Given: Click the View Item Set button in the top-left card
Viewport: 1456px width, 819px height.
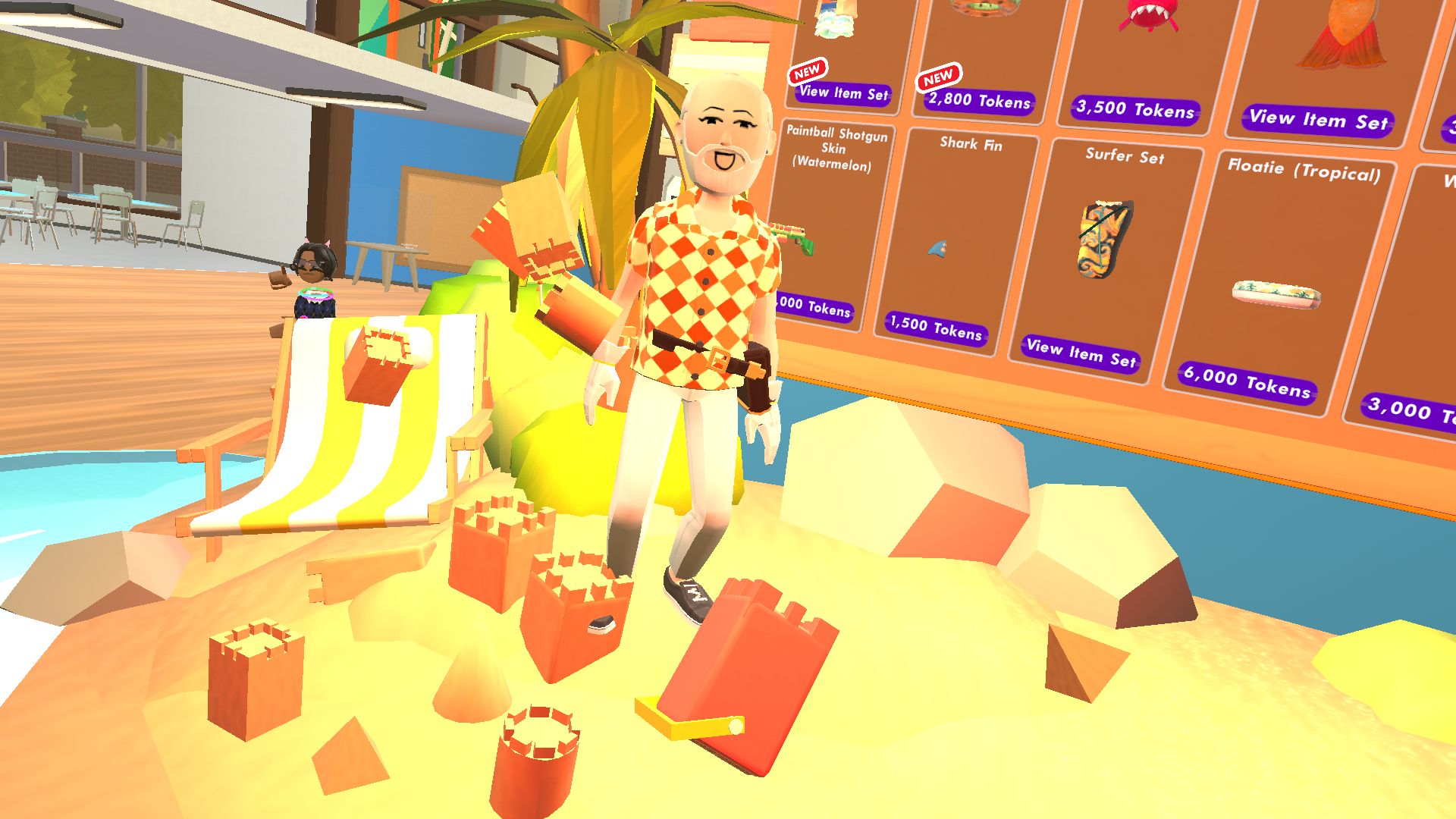Looking at the screenshot, I should [x=845, y=93].
